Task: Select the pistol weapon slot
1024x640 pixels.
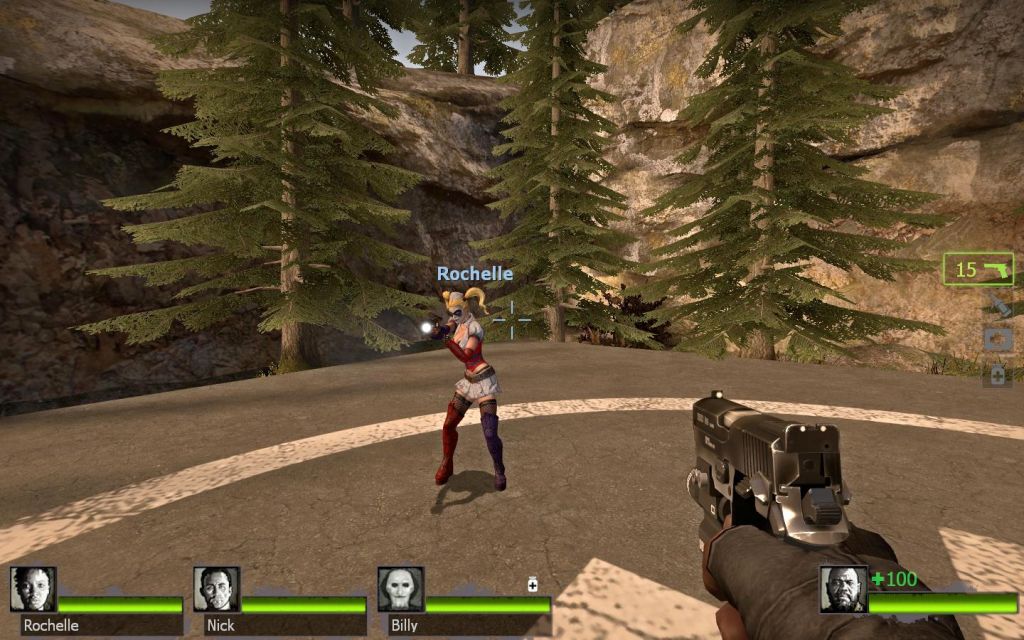Action: pos(977,269)
